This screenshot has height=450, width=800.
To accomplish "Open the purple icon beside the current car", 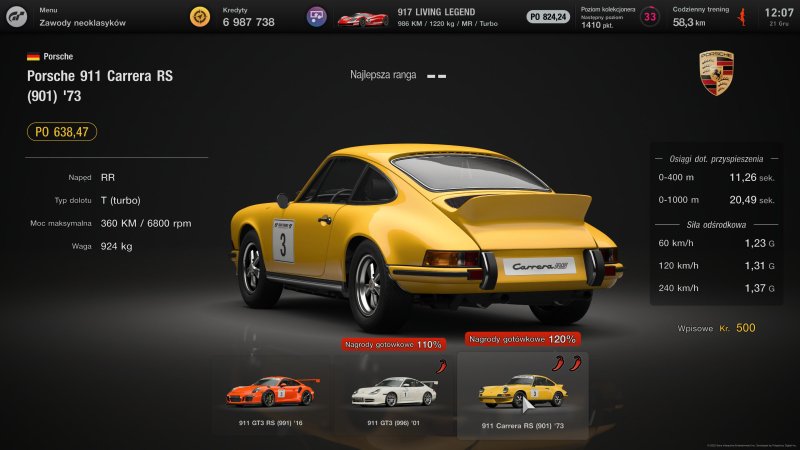I will tap(318, 16).
